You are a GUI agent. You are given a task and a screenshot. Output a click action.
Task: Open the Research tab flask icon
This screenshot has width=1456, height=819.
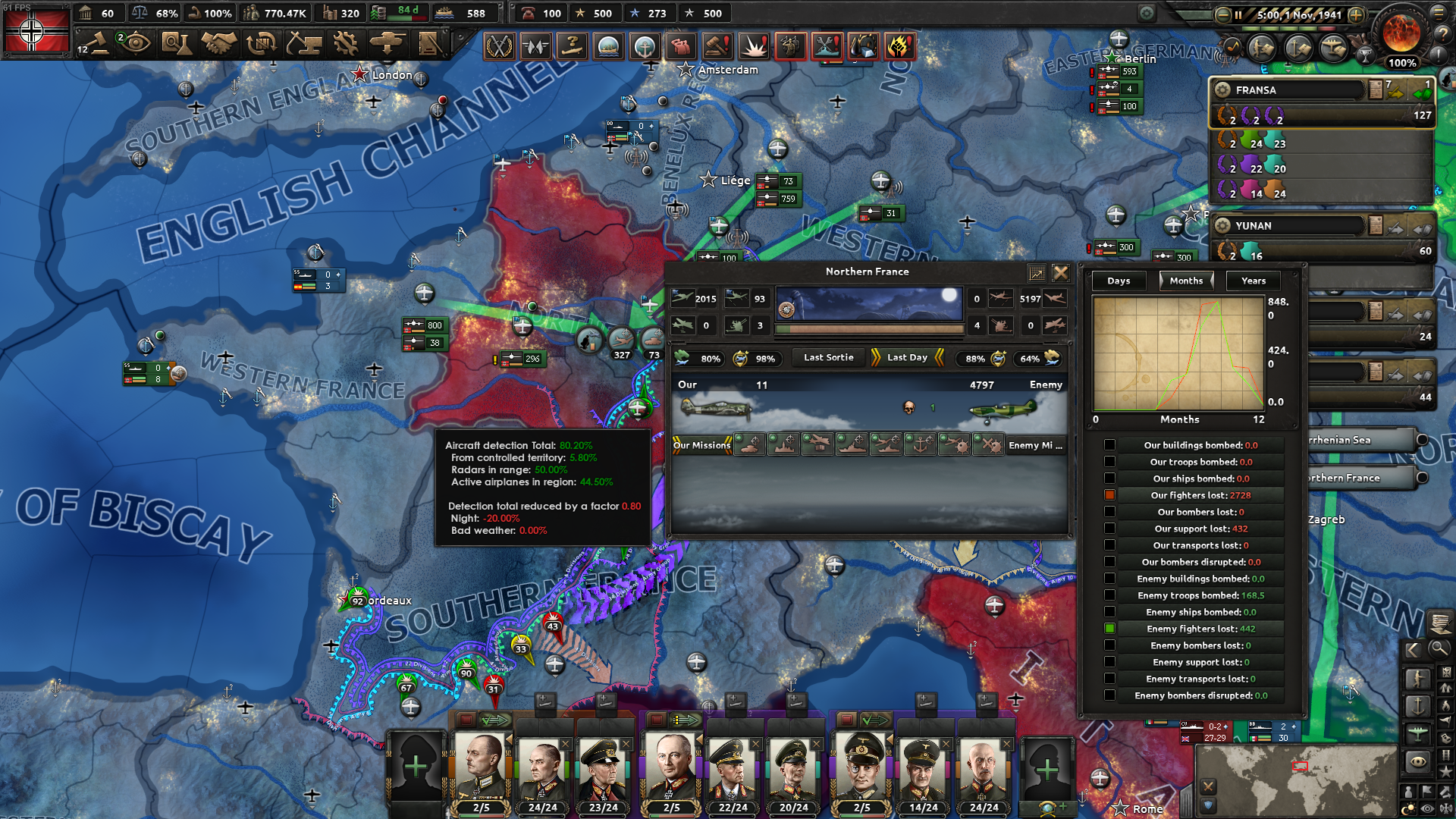coord(180,44)
